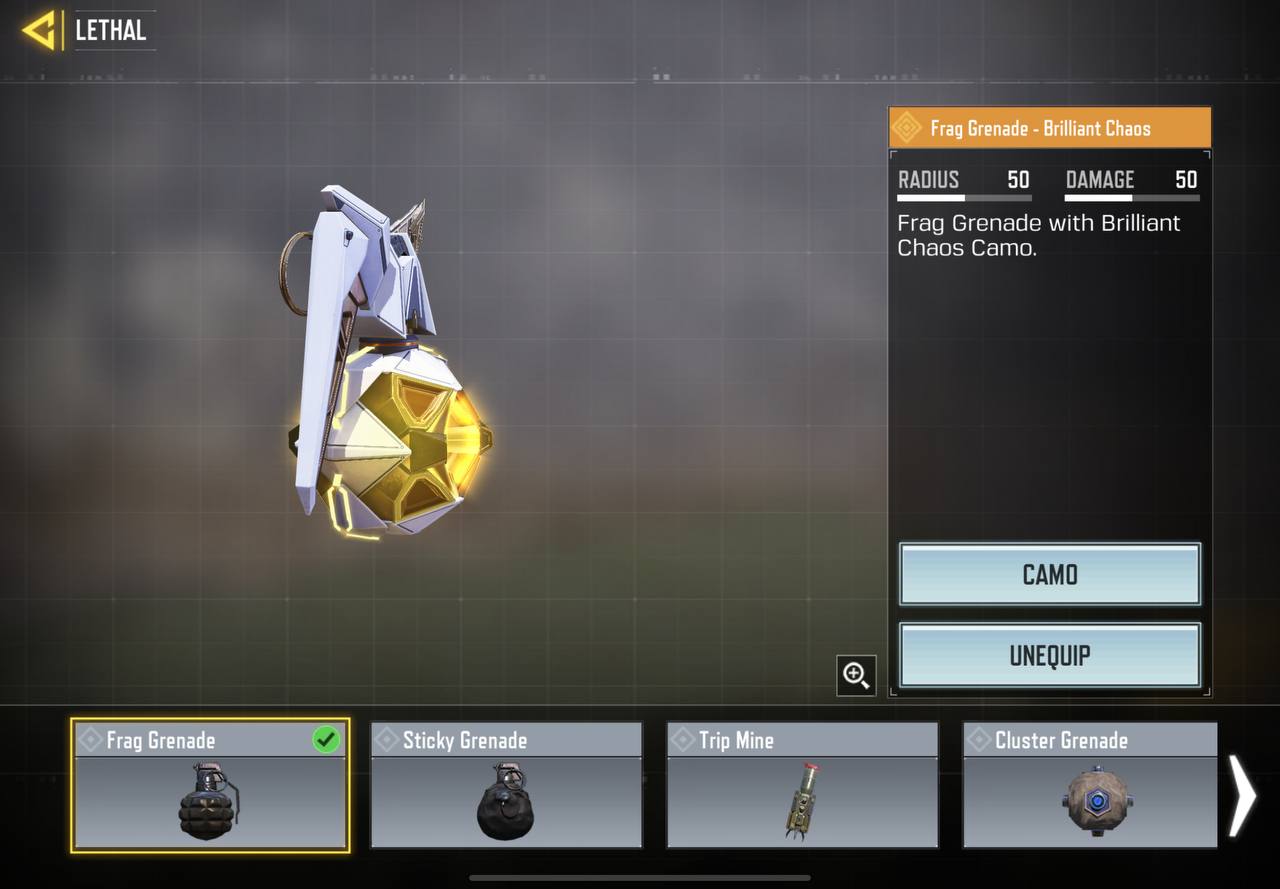Pick the Trip Mine tile
Viewport: 1280px width, 889px height.
click(802, 786)
